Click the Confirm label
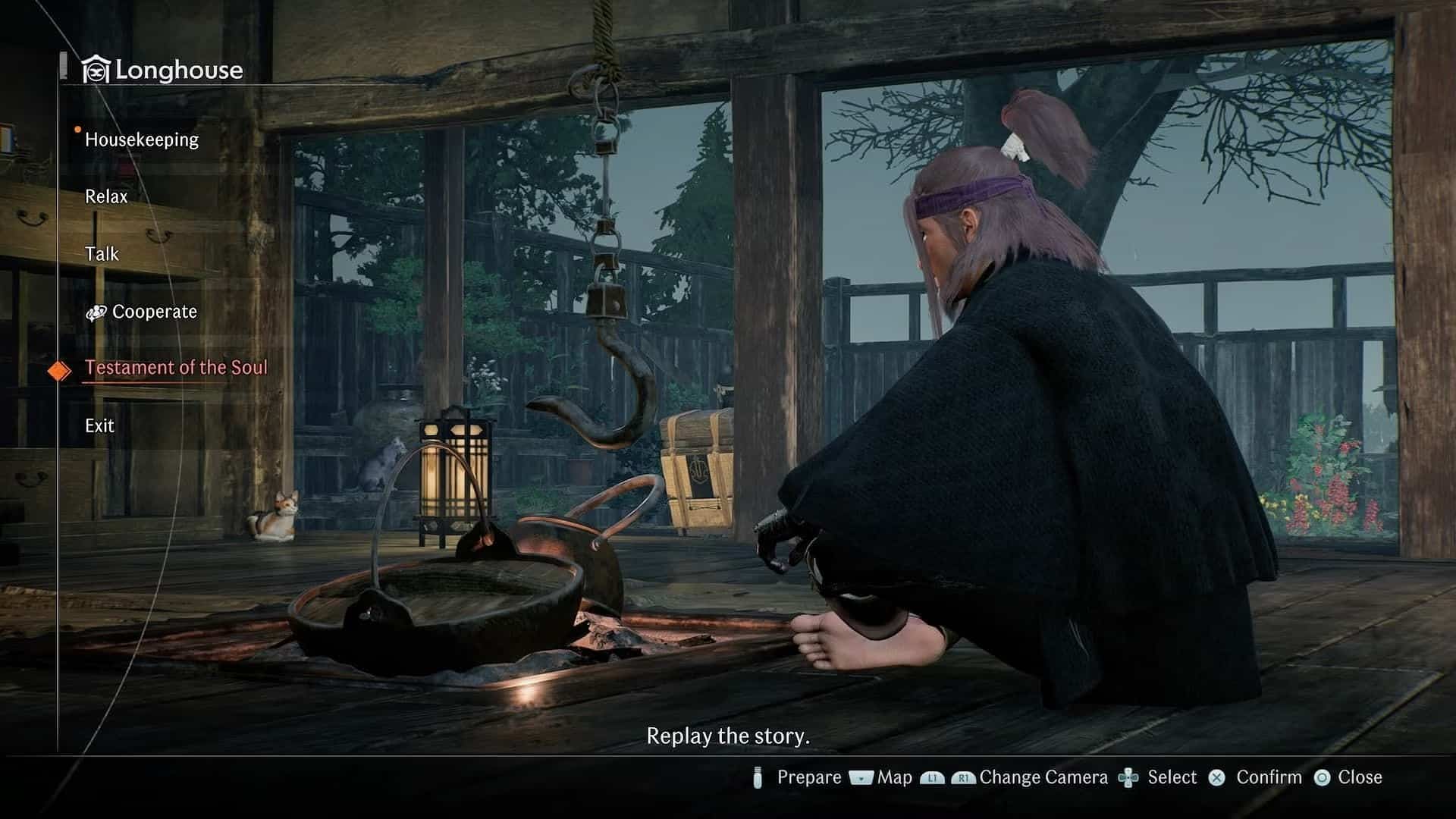The width and height of the screenshot is (1456, 819). coord(1269,777)
